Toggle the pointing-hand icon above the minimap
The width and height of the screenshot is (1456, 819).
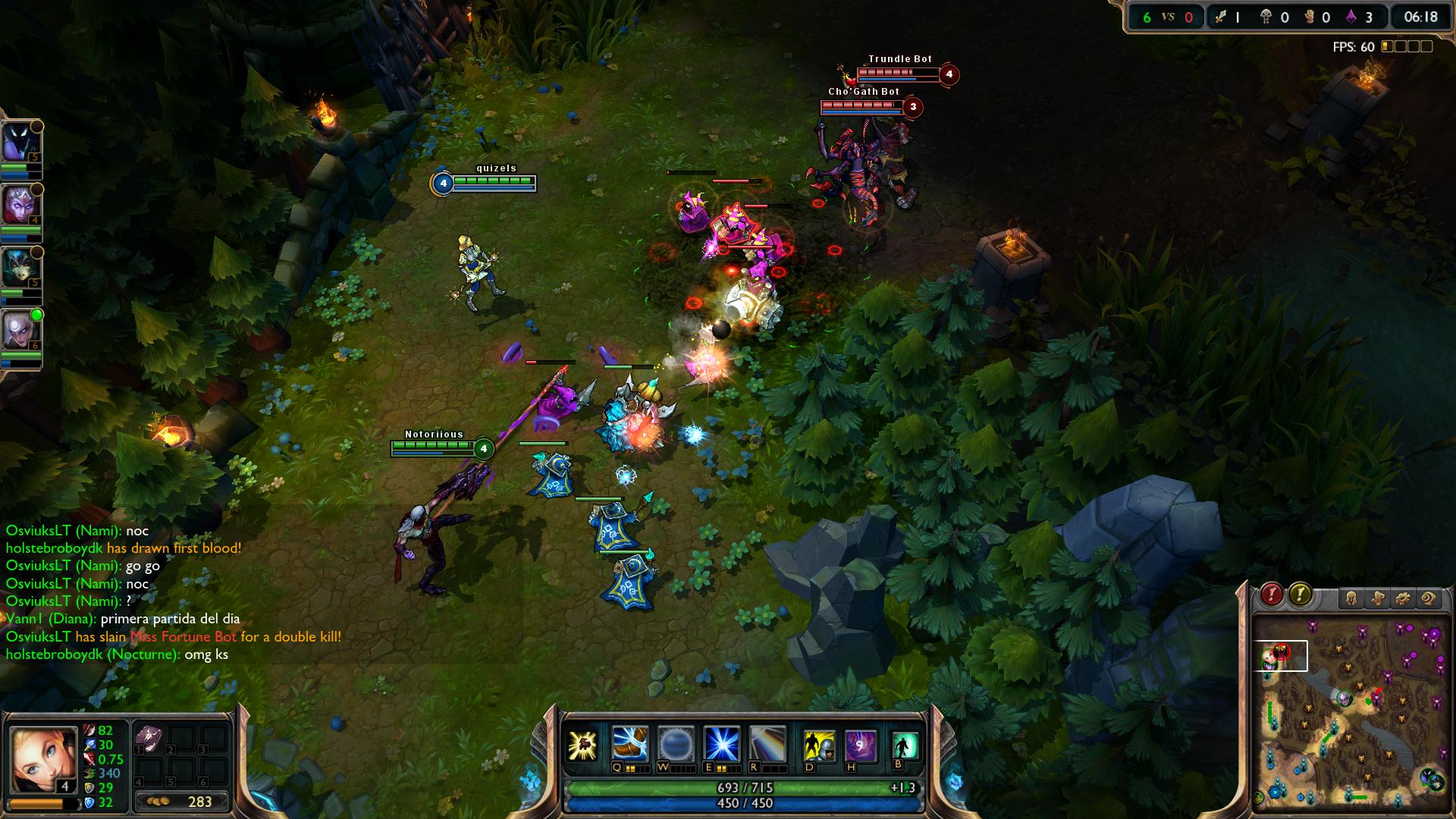(1379, 599)
